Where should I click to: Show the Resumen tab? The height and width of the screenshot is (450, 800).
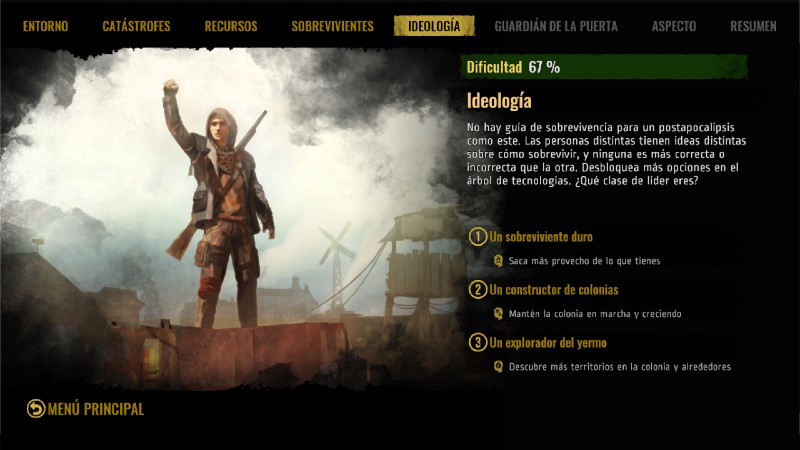point(753,26)
